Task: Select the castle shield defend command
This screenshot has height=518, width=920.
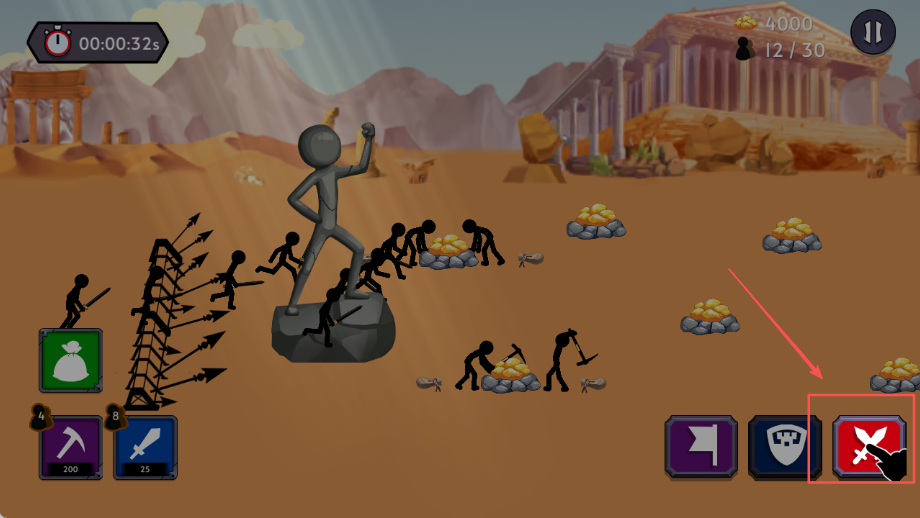Action: (x=784, y=447)
